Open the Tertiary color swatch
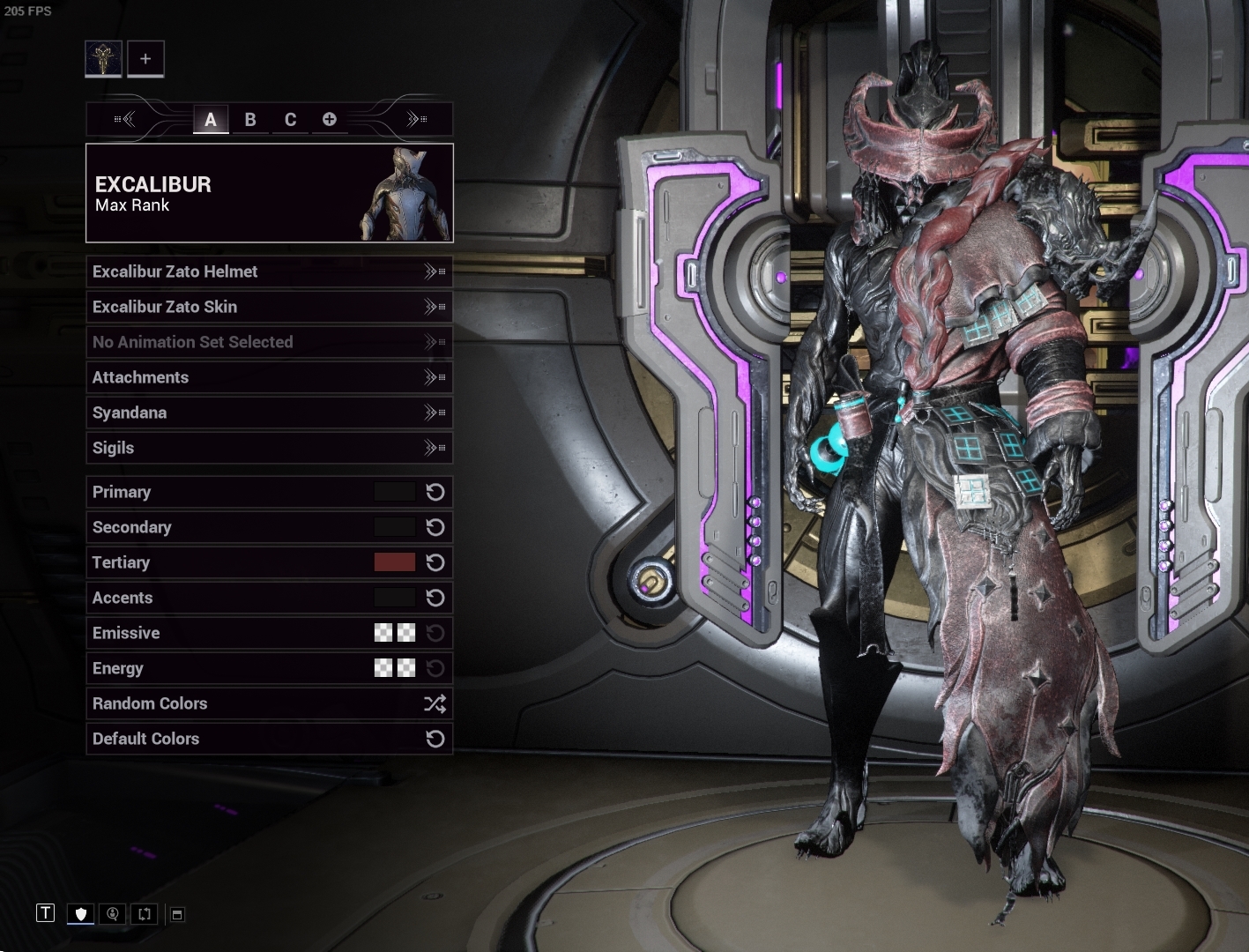This screenshot has width=1249, height=952. (x=395, y=562)
